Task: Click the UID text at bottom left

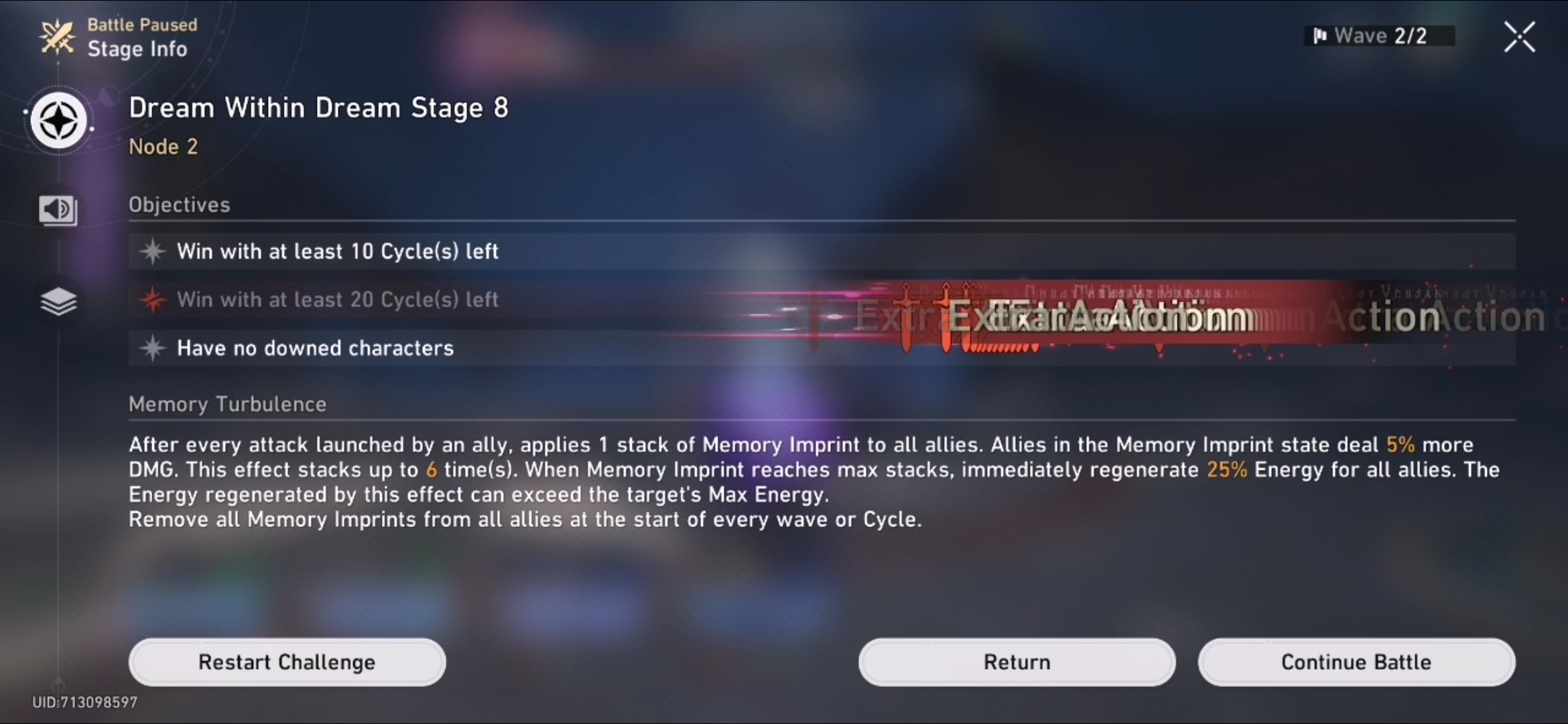Action: pyautogui.click(x=86, y=702)
